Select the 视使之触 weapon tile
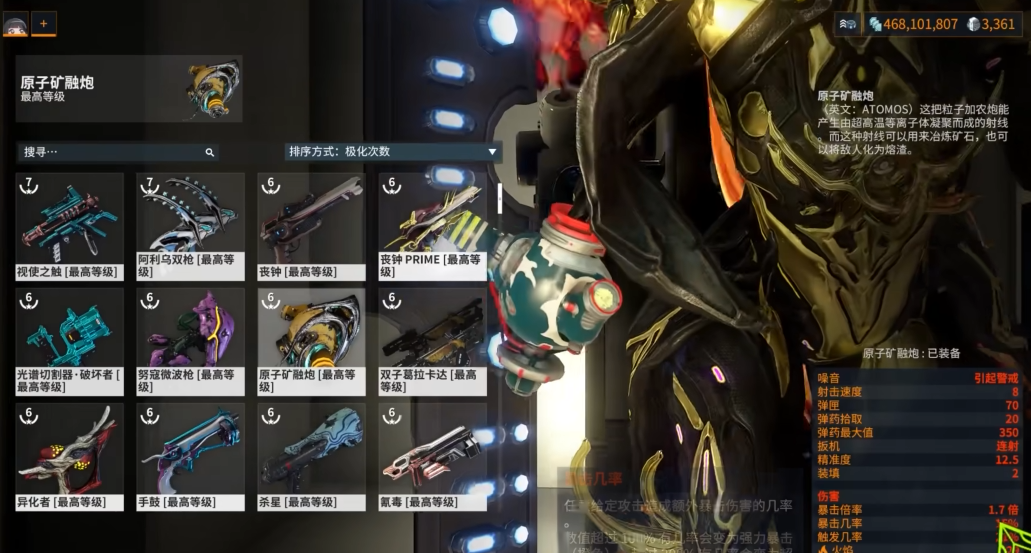 coord(70,226)
